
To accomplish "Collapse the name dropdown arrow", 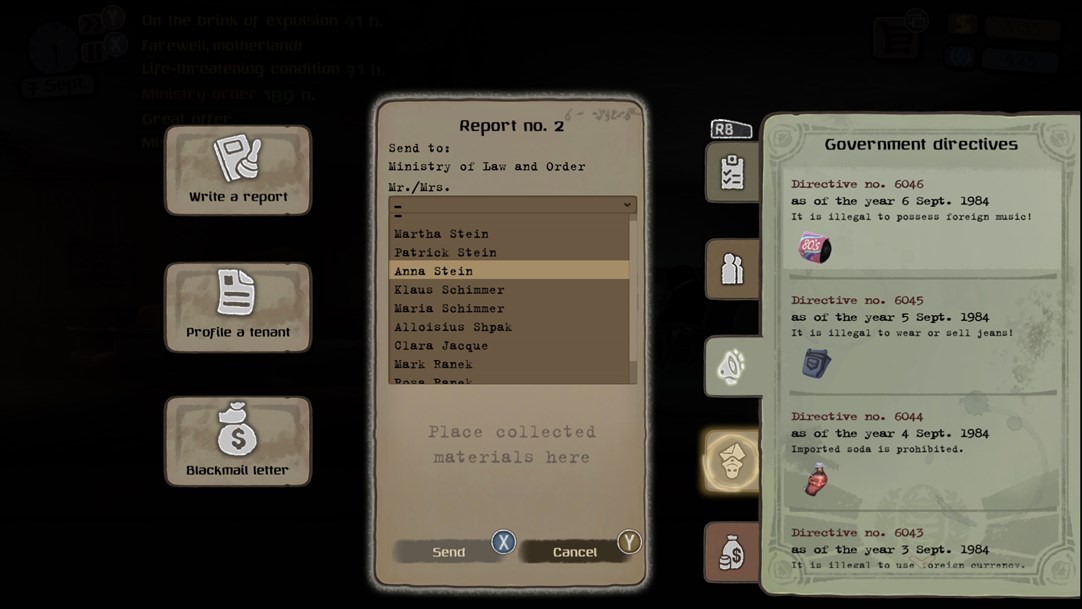I will 627,205.
